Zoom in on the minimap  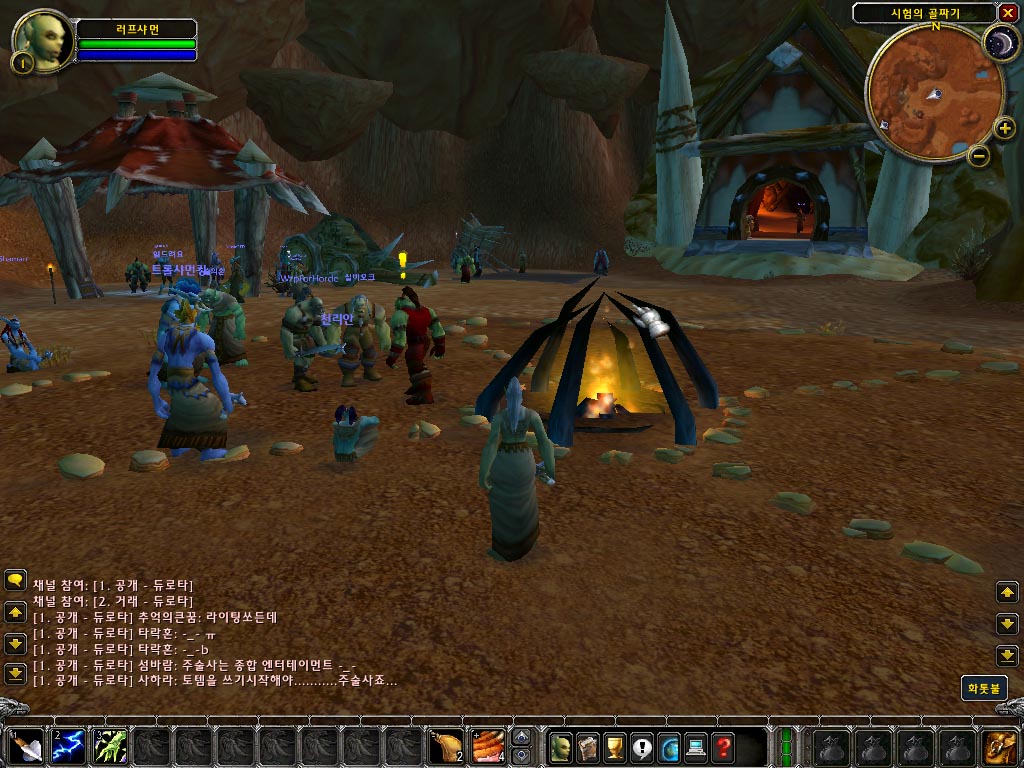[1006, 128]
